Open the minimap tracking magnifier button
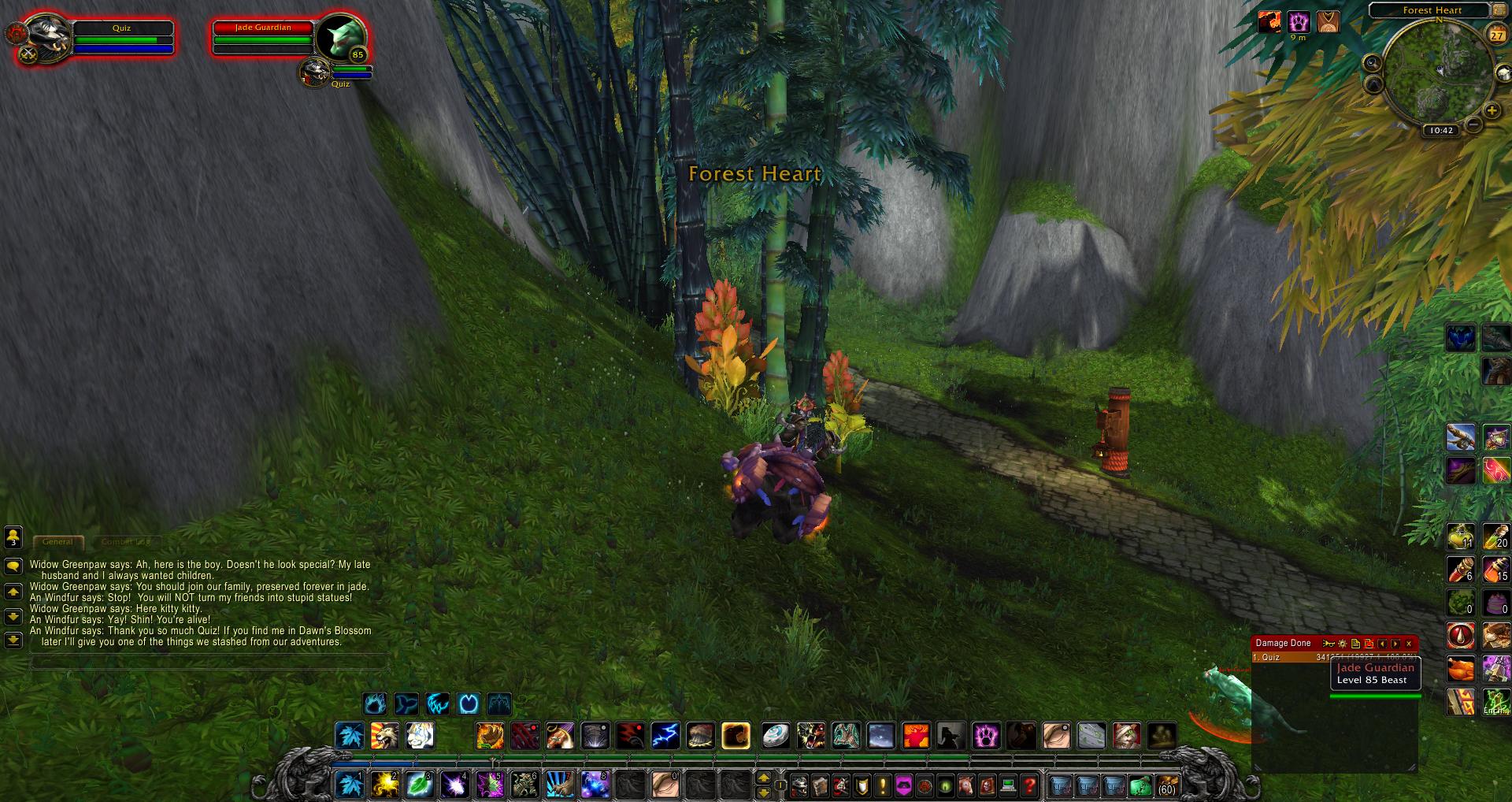The height and width of the screenshot is (802, 1512). pos(1373,63)
